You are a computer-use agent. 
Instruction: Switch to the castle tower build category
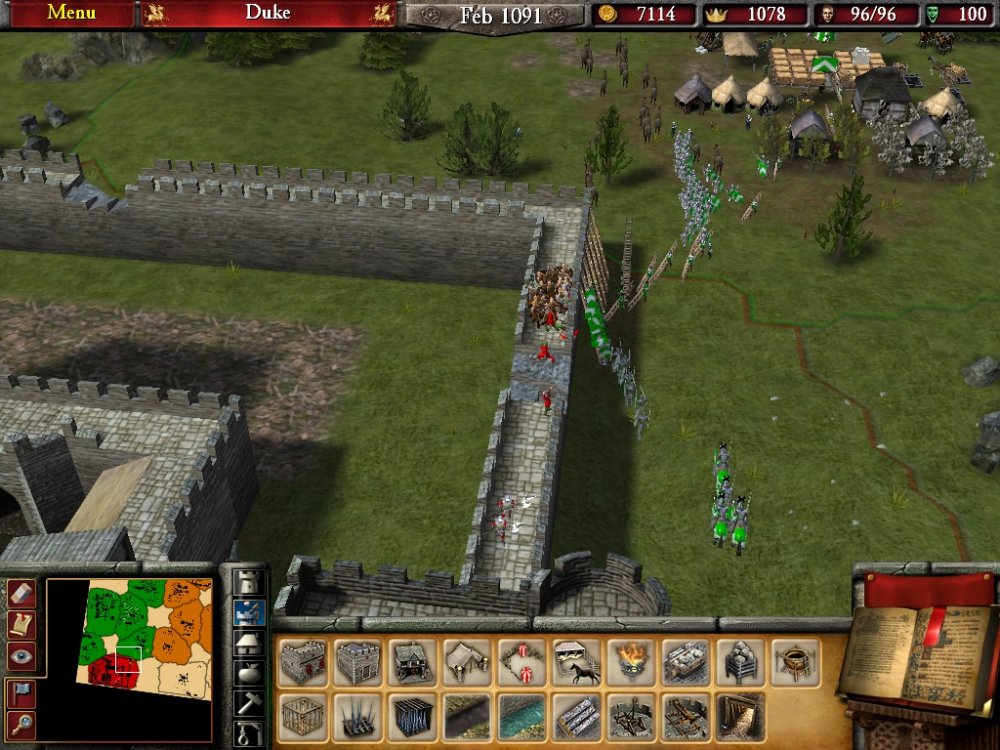pos(247,581)
